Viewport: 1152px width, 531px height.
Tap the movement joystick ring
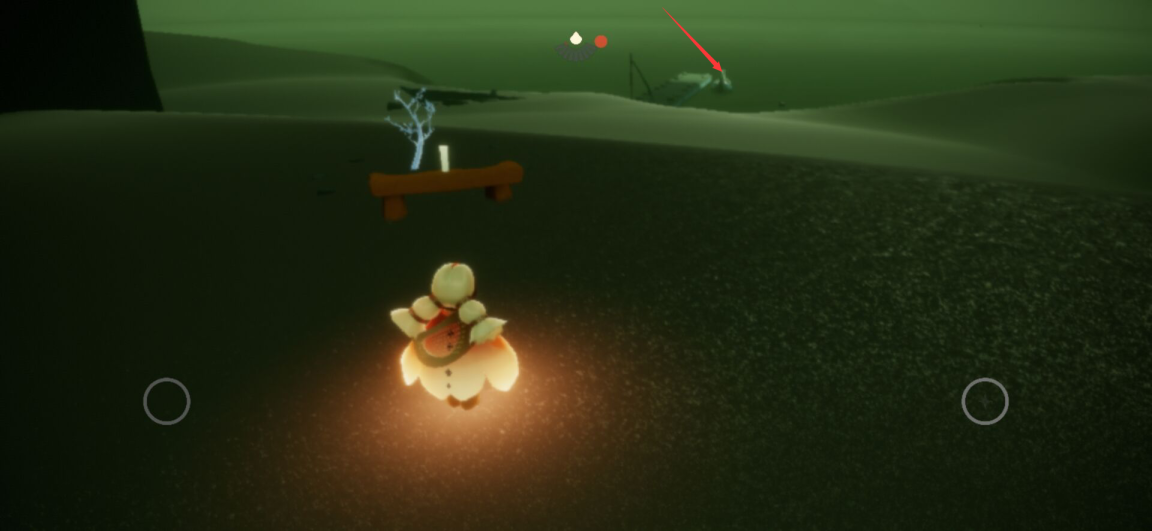pyautogui.click(x=167, y=401)
